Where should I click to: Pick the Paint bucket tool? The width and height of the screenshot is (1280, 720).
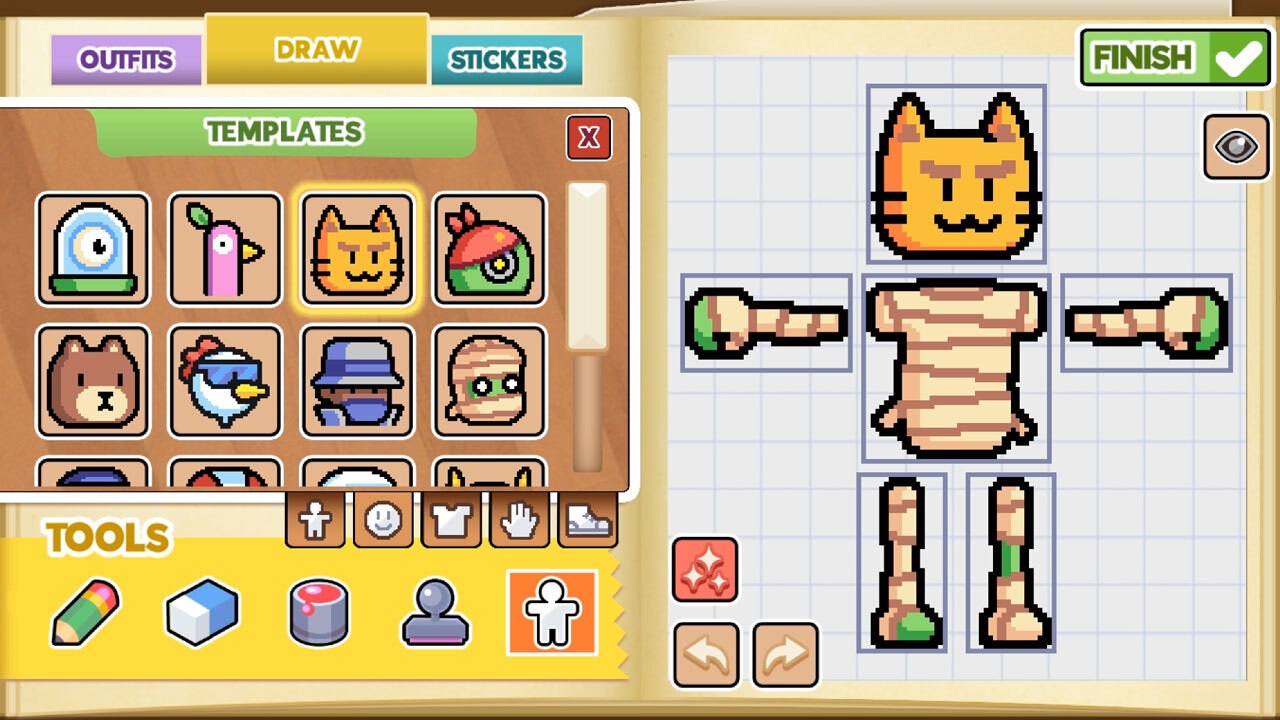320,612
